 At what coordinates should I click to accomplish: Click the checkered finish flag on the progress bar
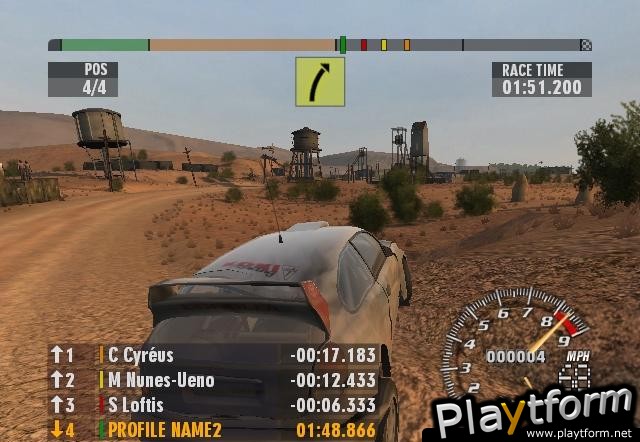(586, 45)
